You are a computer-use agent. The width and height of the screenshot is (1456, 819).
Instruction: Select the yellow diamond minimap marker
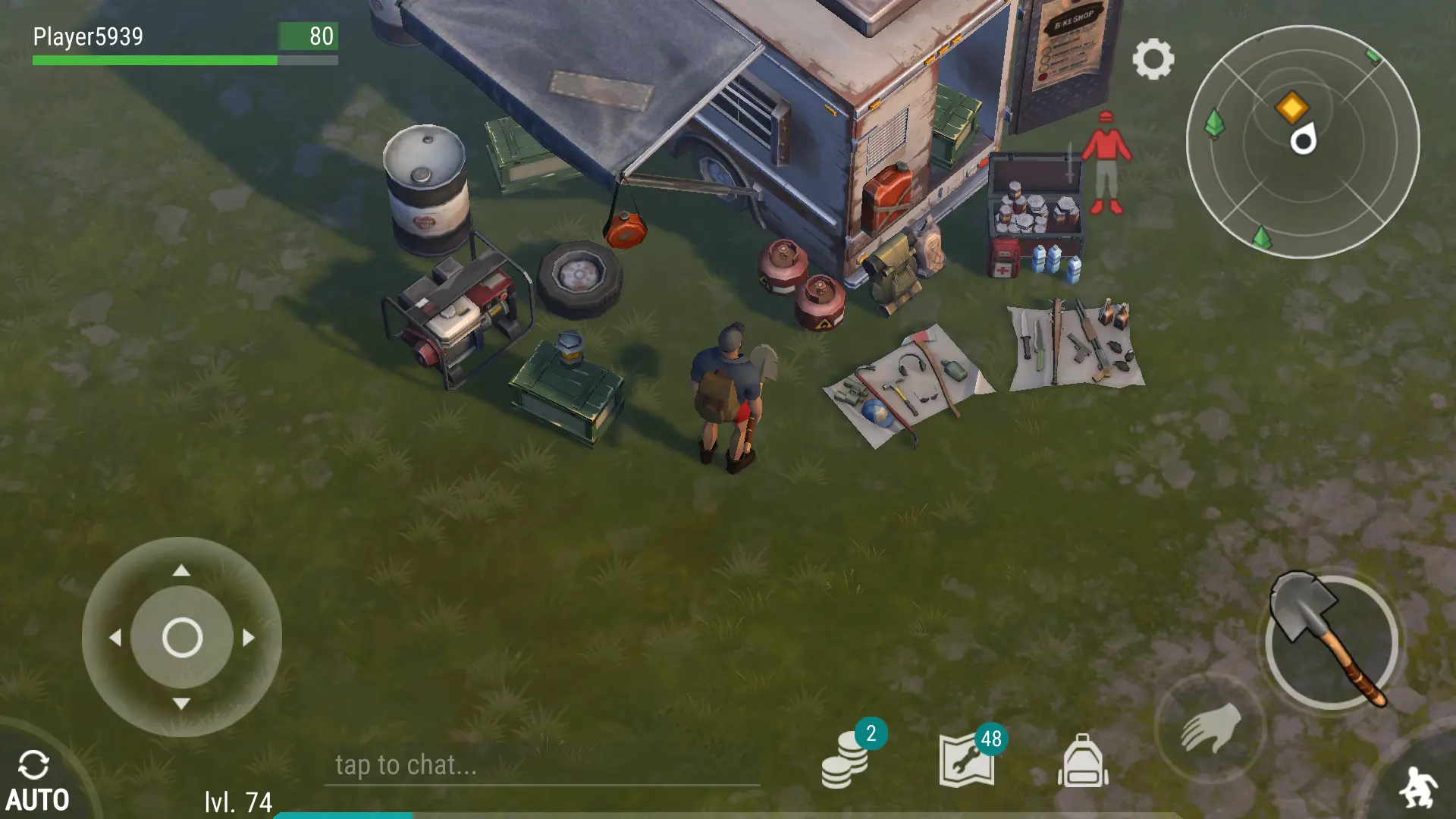click(x=1292, y=107)
